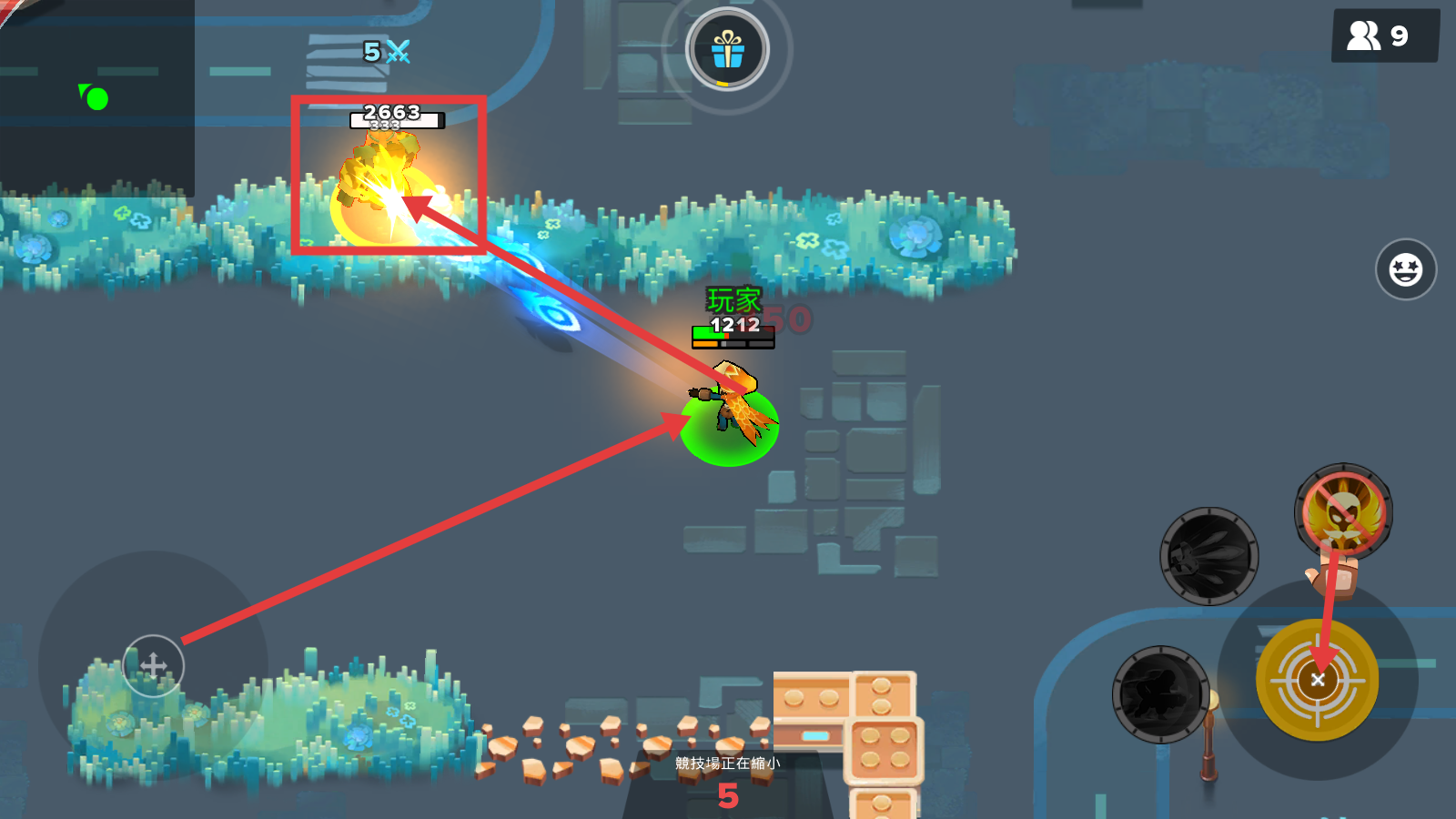1456x819 pixels.
Task: Tap the movement joystick cross
Action: pos(153,666)
